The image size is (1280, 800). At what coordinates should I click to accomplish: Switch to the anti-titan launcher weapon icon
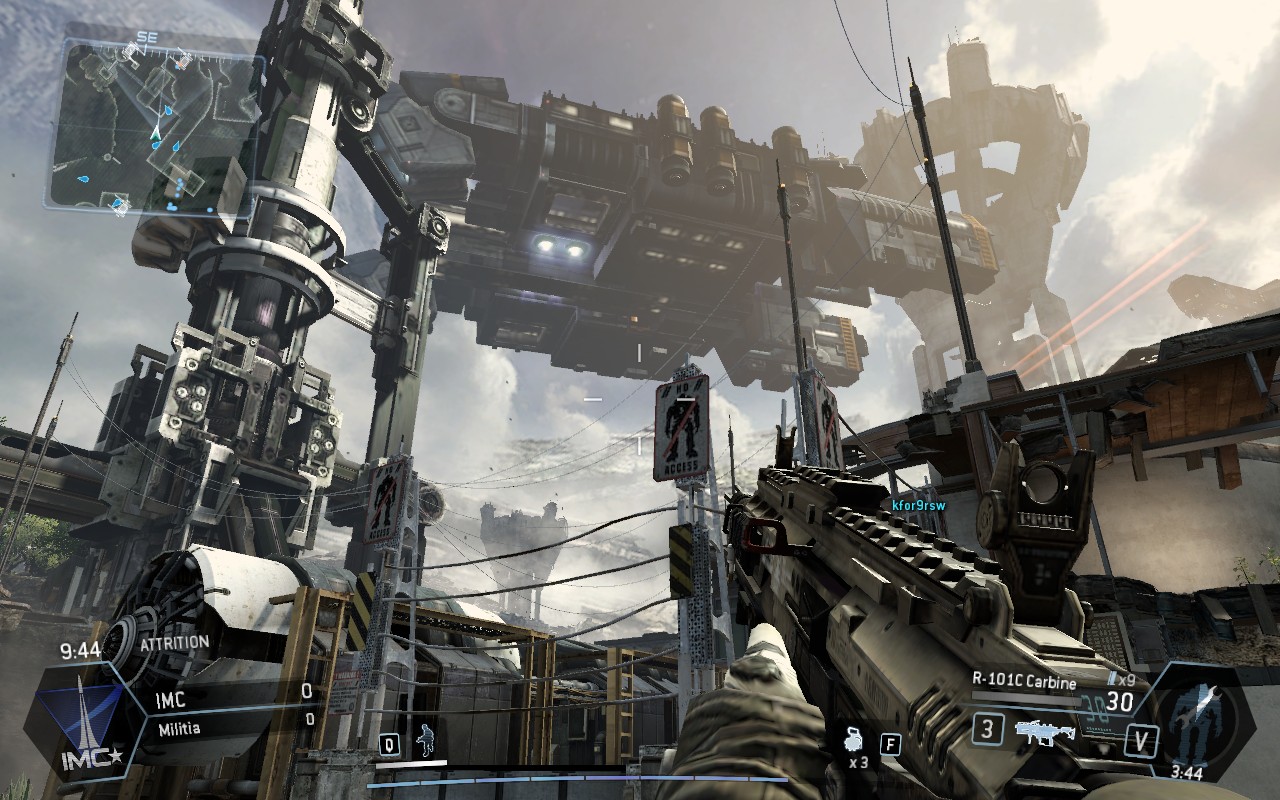point(1045,731)
